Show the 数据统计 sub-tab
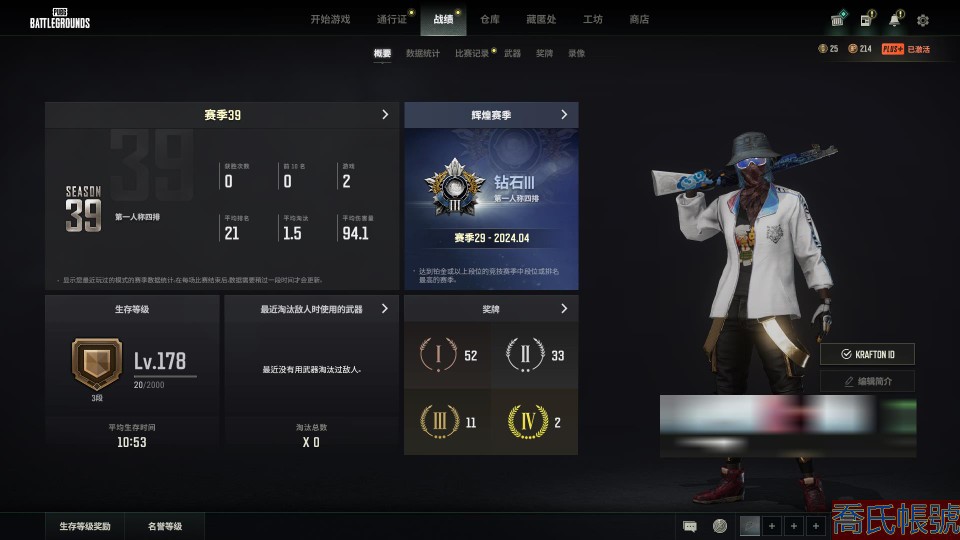 coord(422,53)
